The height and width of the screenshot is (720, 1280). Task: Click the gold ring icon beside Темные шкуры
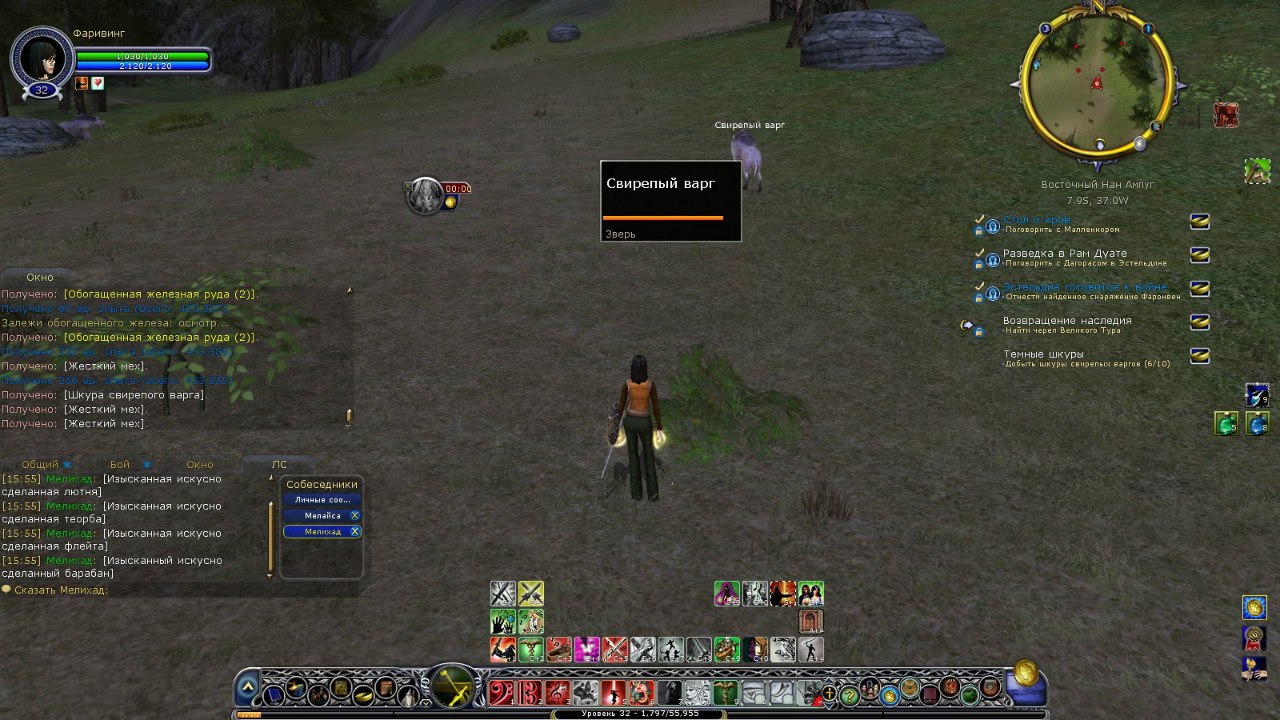(x=1199, y=356)
